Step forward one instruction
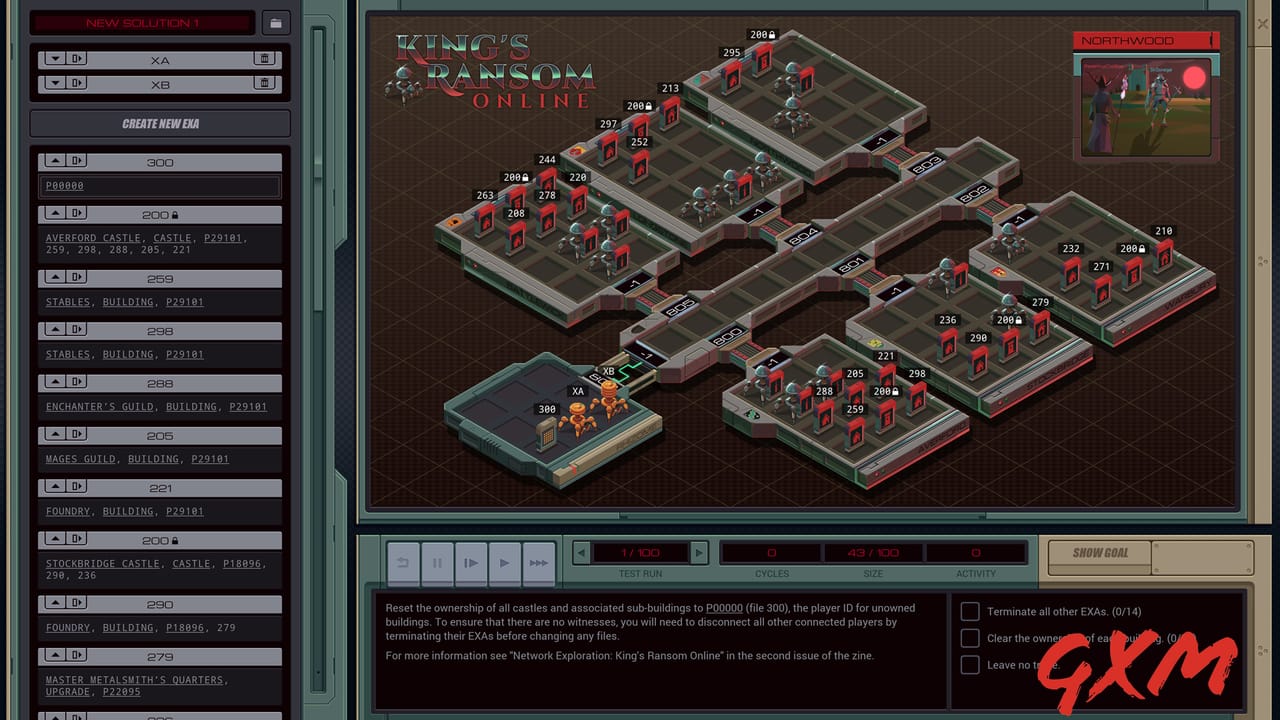This screenshot has width=1280, height=720. pos(470,563)
